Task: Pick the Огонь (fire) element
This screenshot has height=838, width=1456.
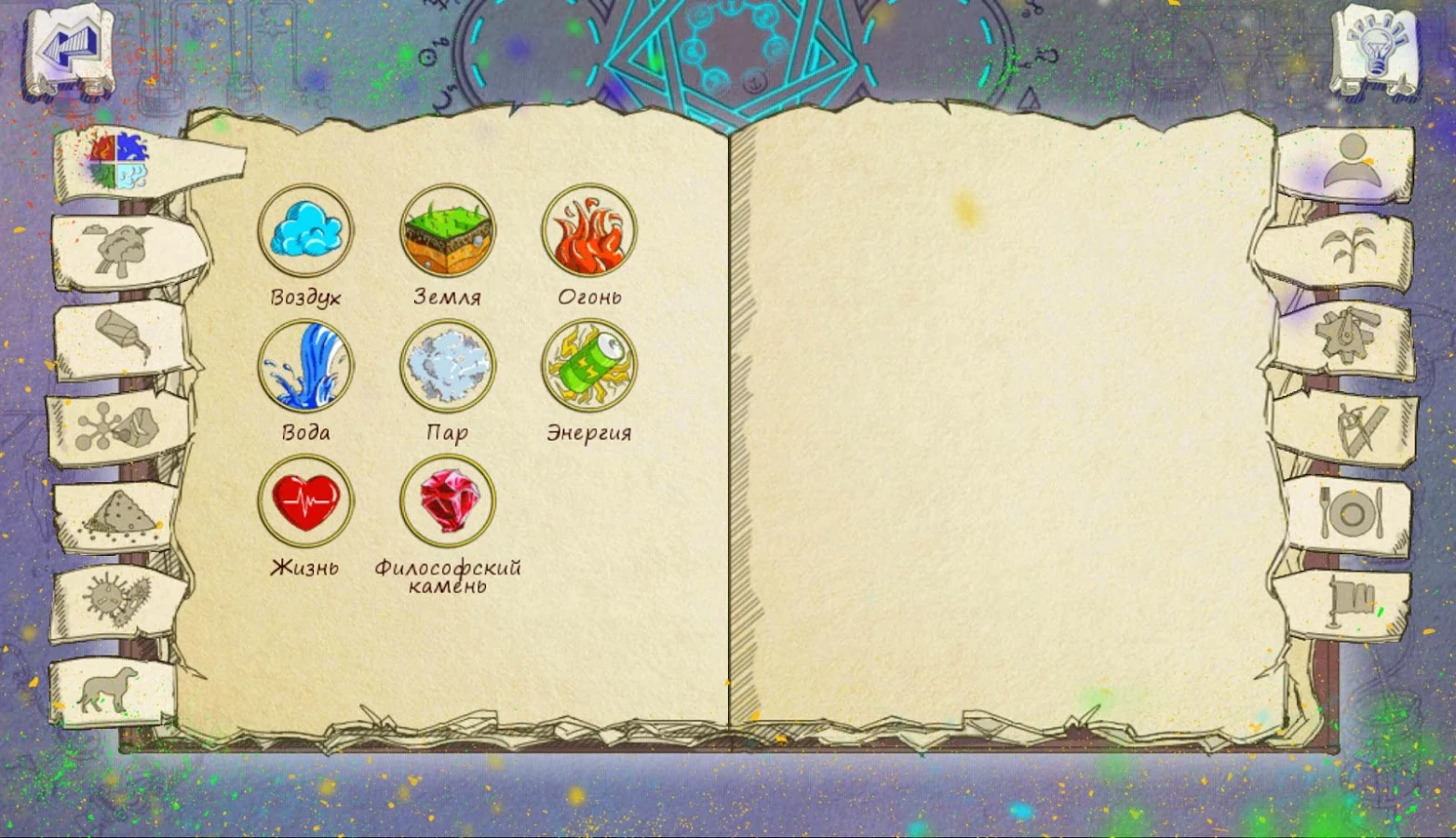Action: (589, 231)
